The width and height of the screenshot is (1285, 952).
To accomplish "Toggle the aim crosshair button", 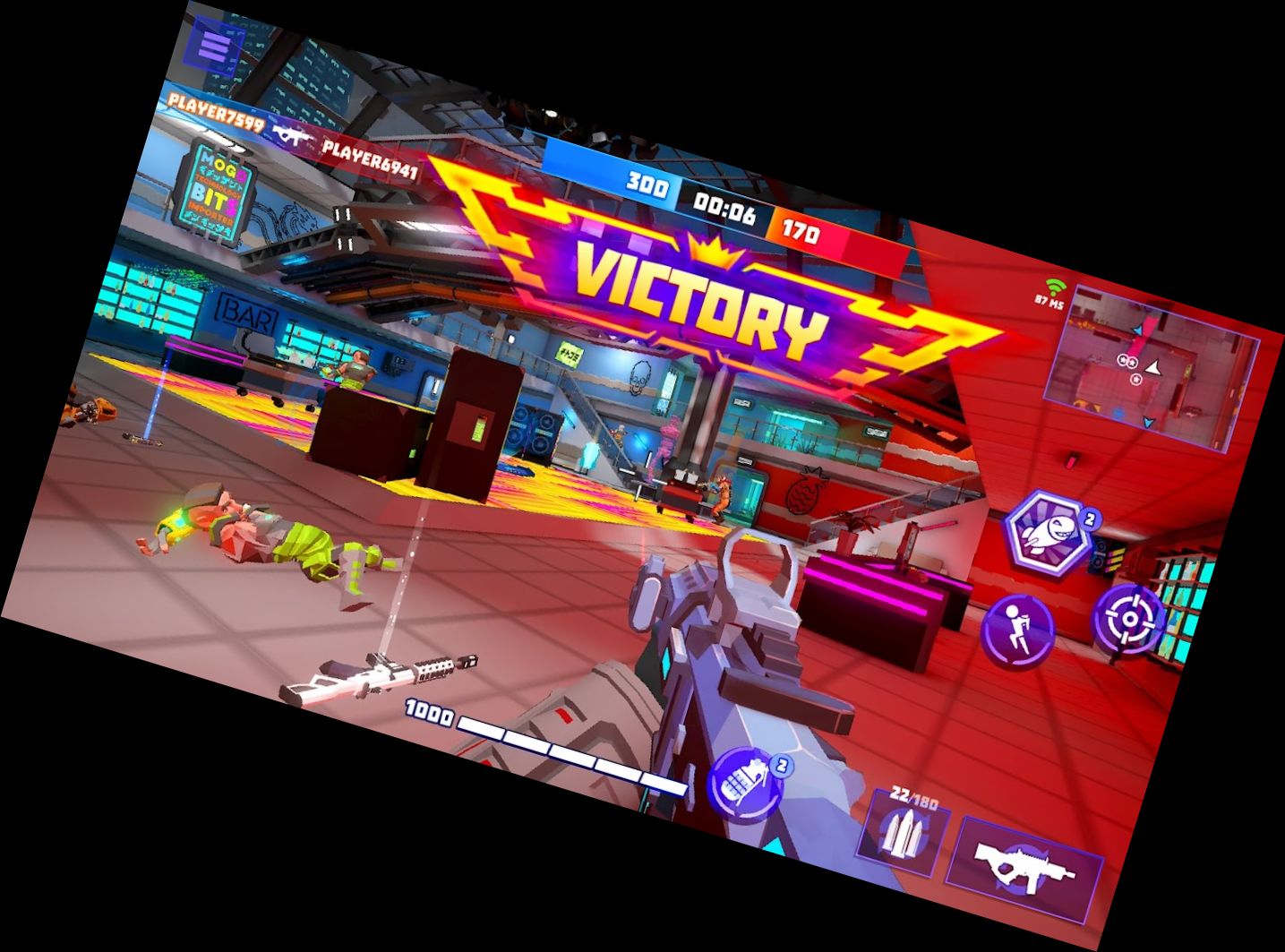I will [x=1130, y=619].
